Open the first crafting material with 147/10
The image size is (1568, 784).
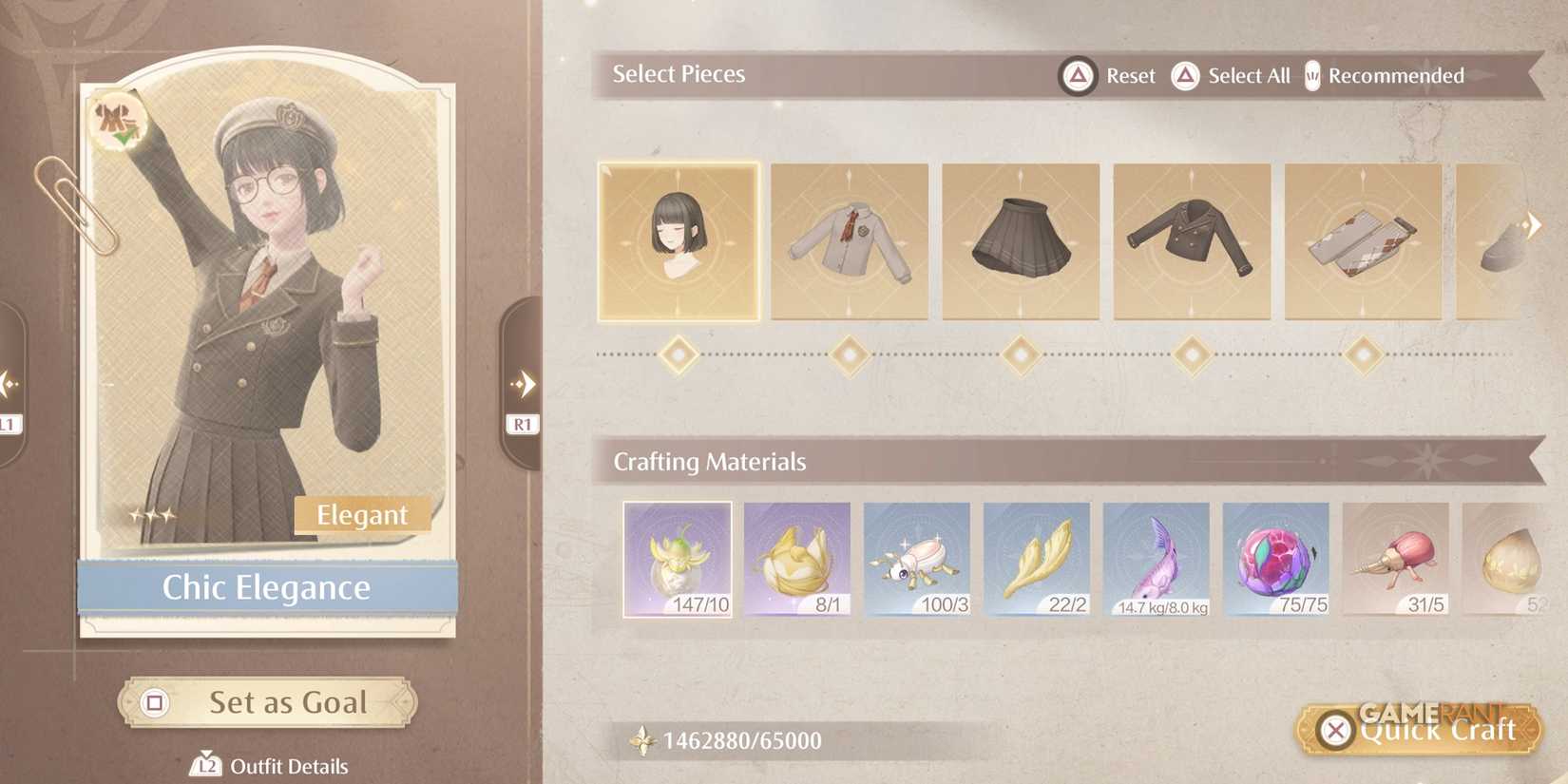point(678,559)
